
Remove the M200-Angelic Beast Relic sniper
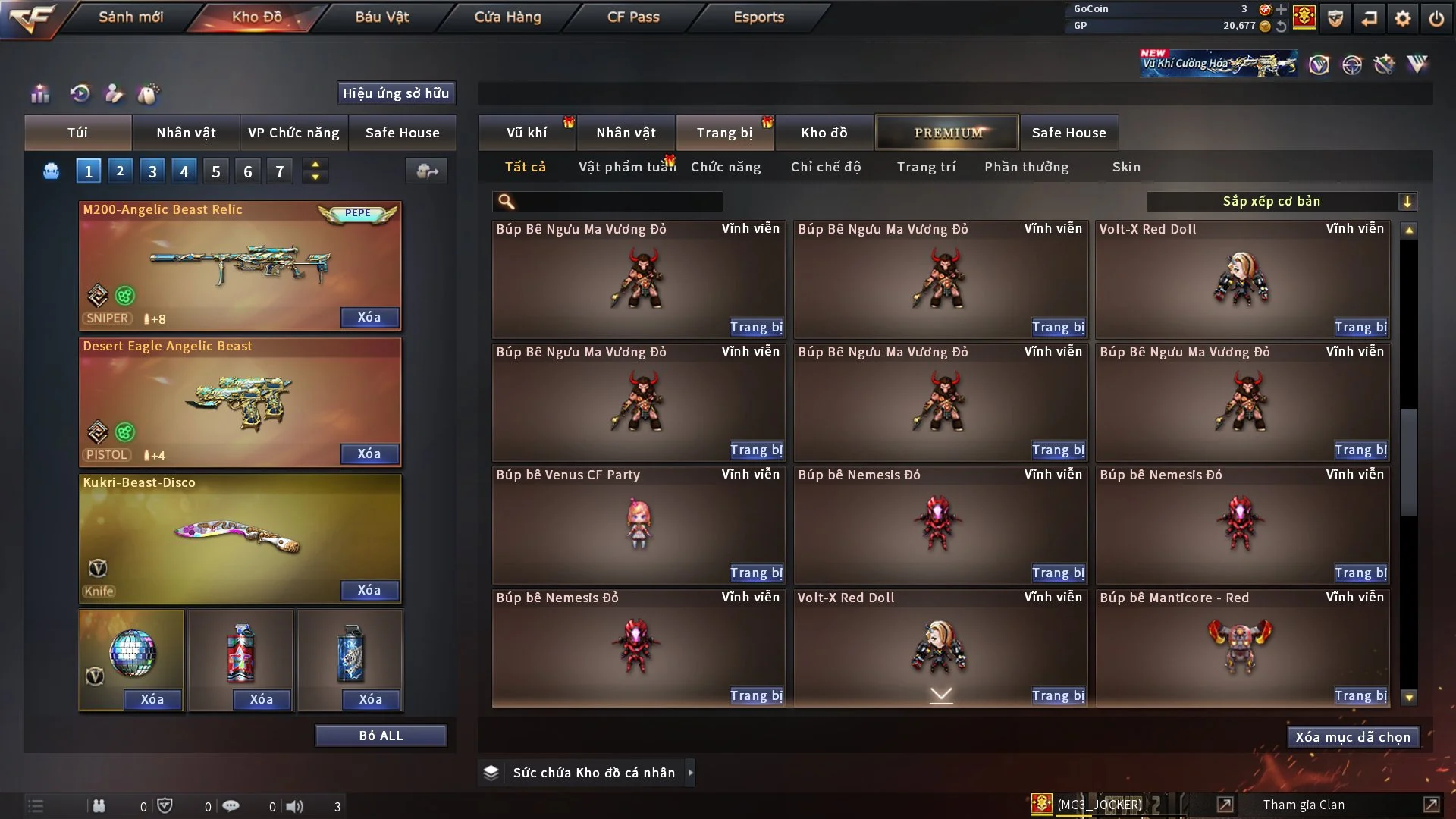point(369,318)
